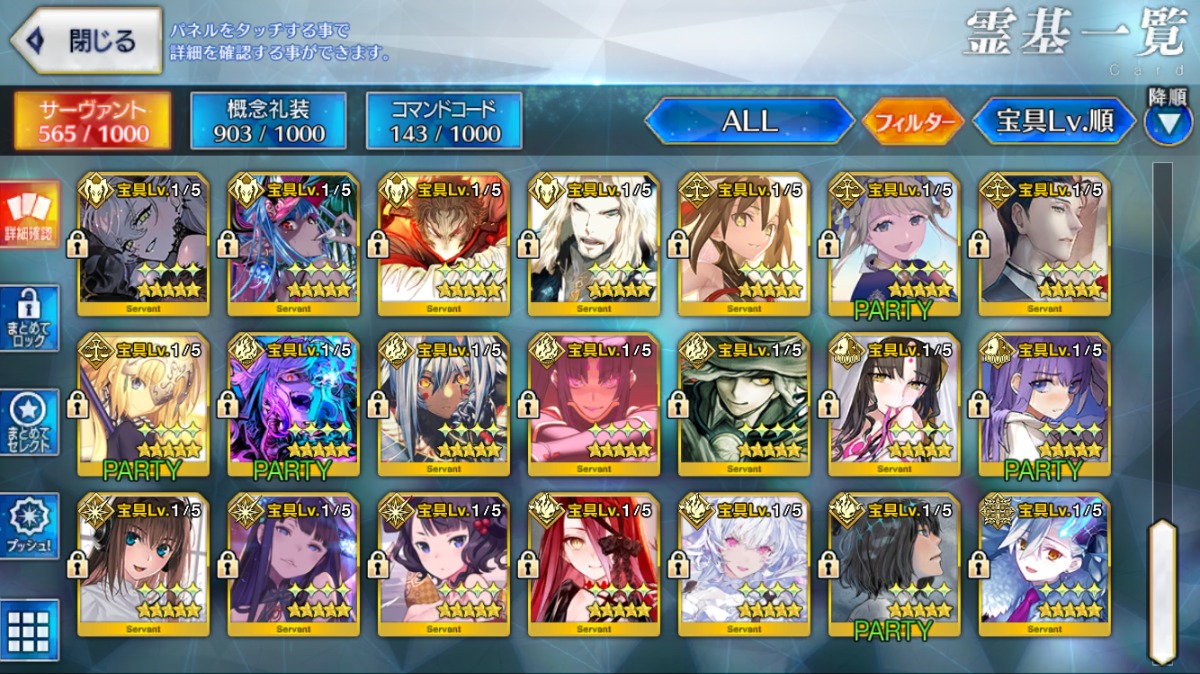Choose the まとめてロック bulk lock button

point(29,319)
